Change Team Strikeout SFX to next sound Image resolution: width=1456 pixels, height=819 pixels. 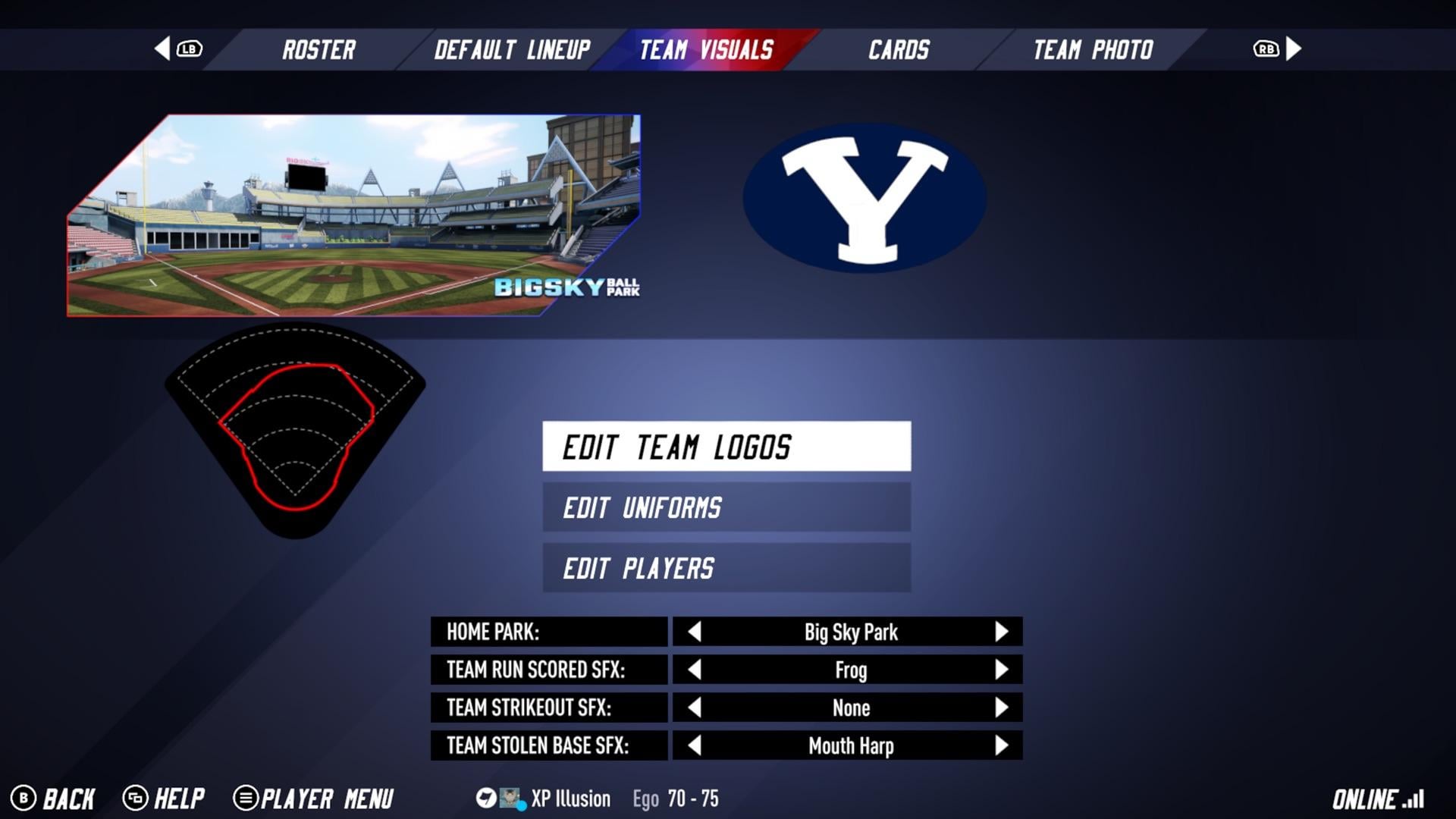[1001, 708]
